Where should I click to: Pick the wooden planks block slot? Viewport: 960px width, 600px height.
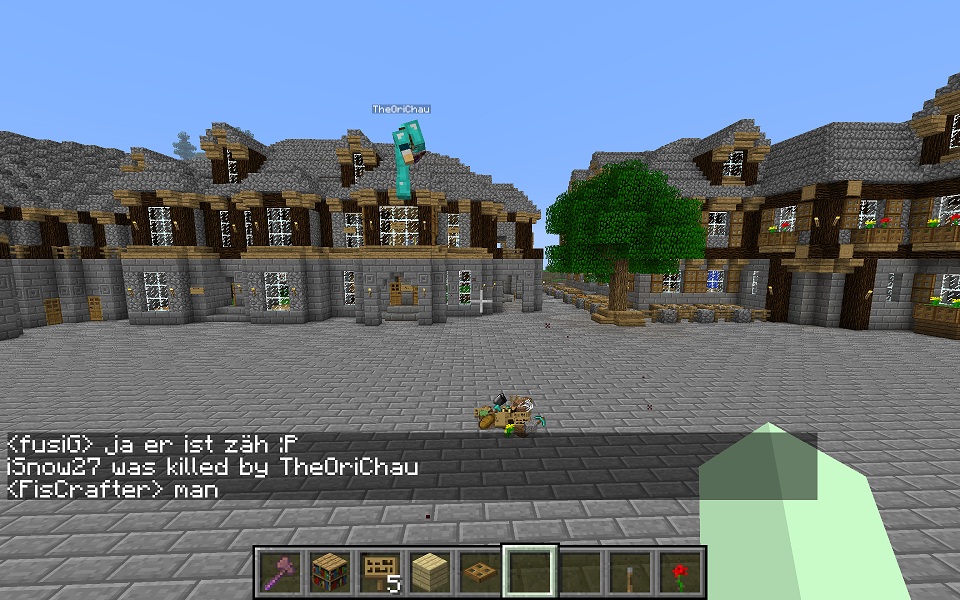(x=429, y=573)
